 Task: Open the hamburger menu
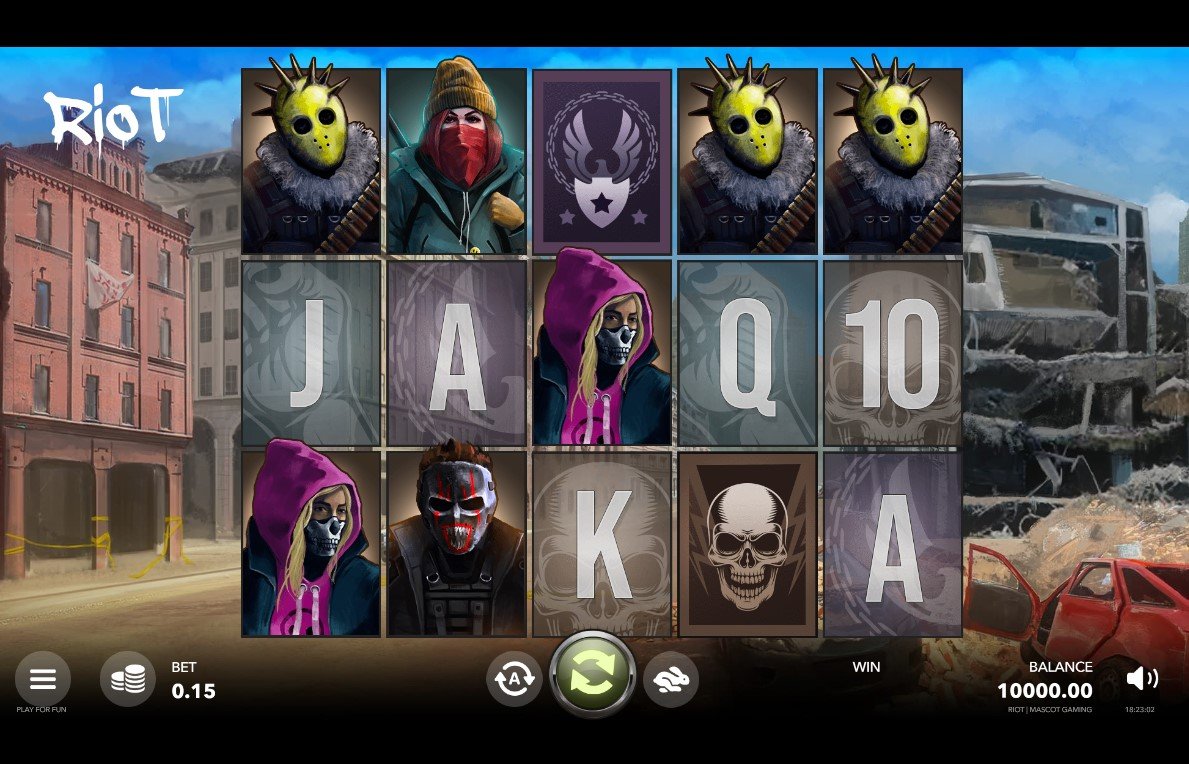[42, 679]
